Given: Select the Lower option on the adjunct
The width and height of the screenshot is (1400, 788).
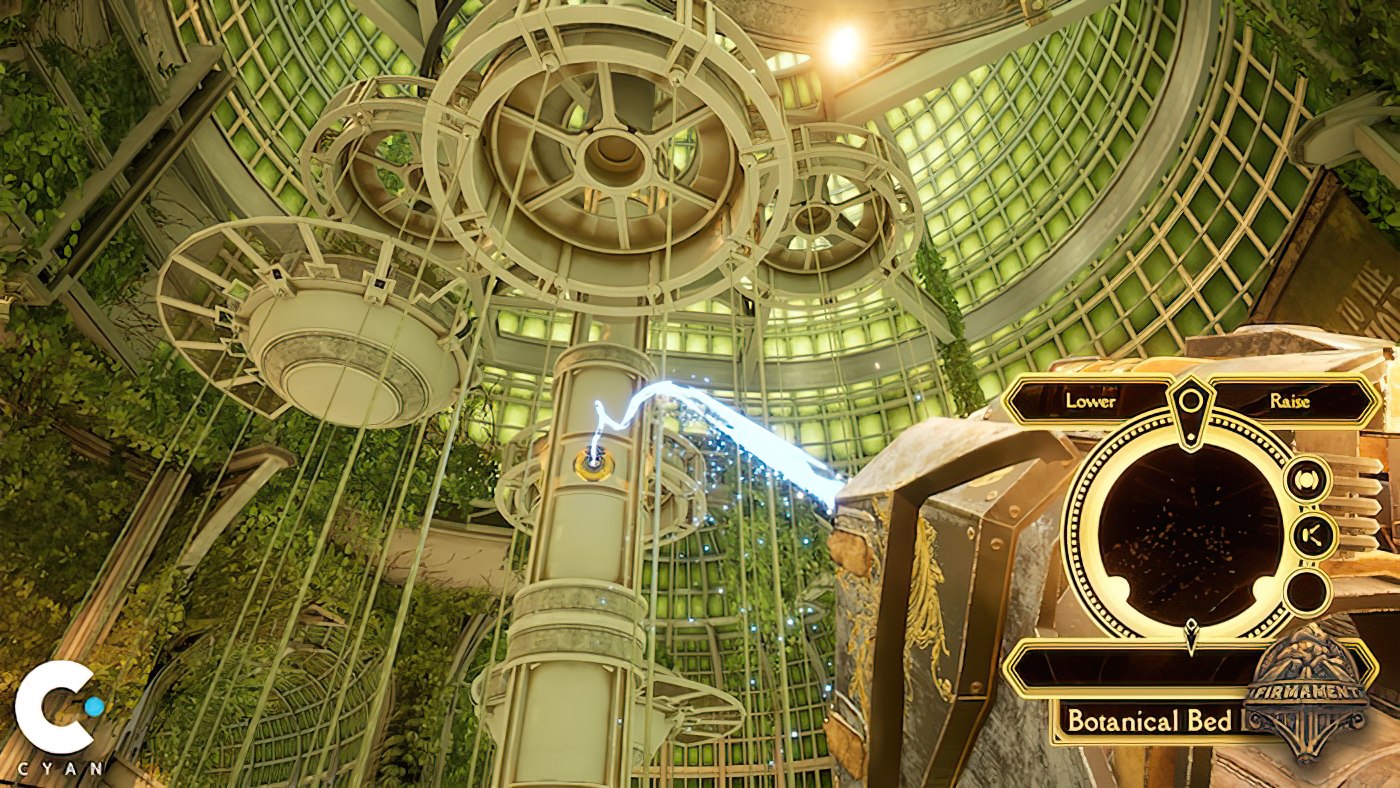Looking at the screenshot, I should pos(1090,401).
